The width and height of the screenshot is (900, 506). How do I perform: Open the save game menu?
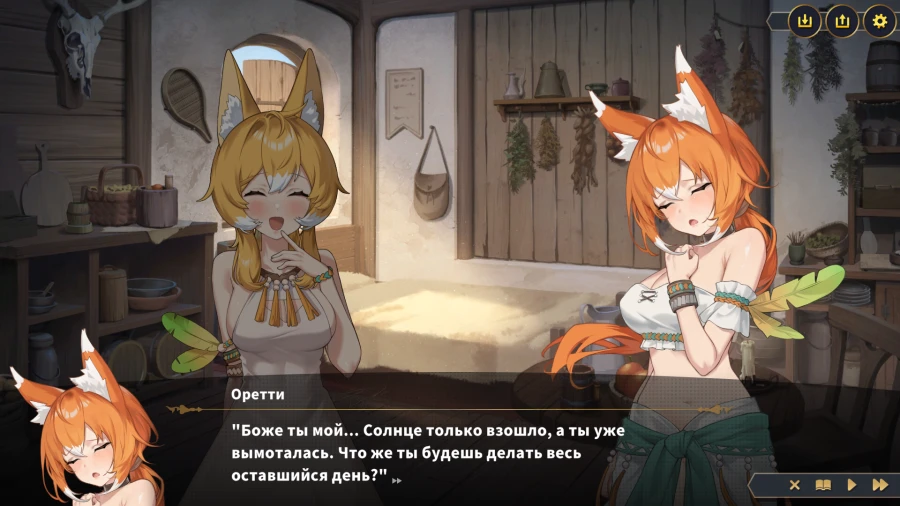tap(804, 20)
